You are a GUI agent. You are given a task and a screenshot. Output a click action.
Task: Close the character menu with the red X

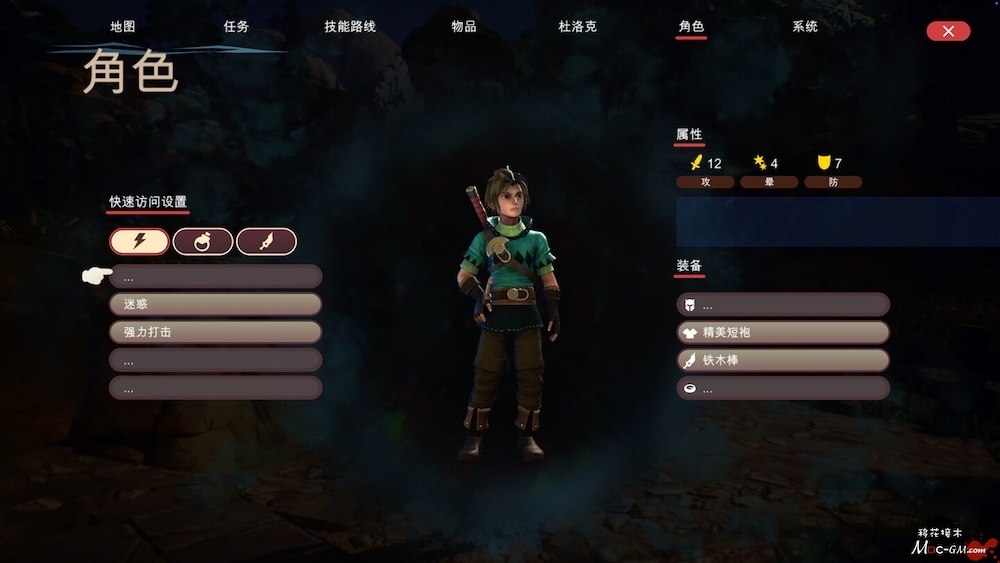coord(948,31)
